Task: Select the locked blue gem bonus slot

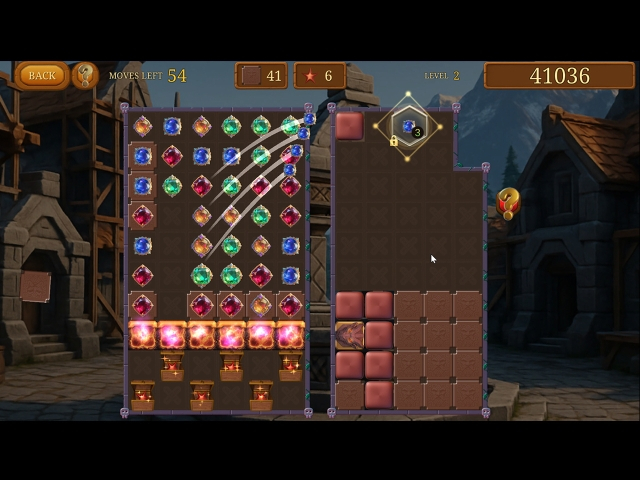Action: pyautogui.click(x=408, y=127)
